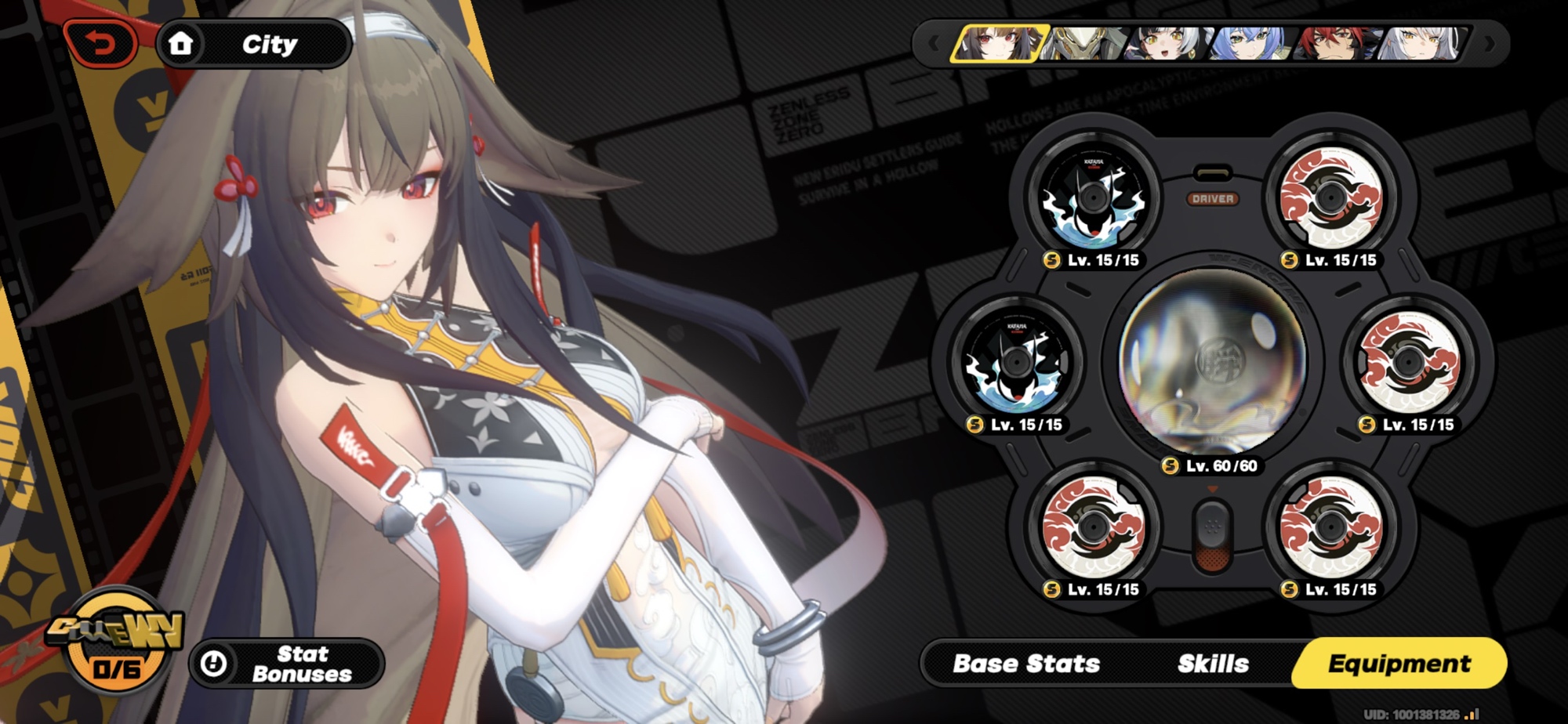Show previous characters with the left arrow

coord(933,44)
